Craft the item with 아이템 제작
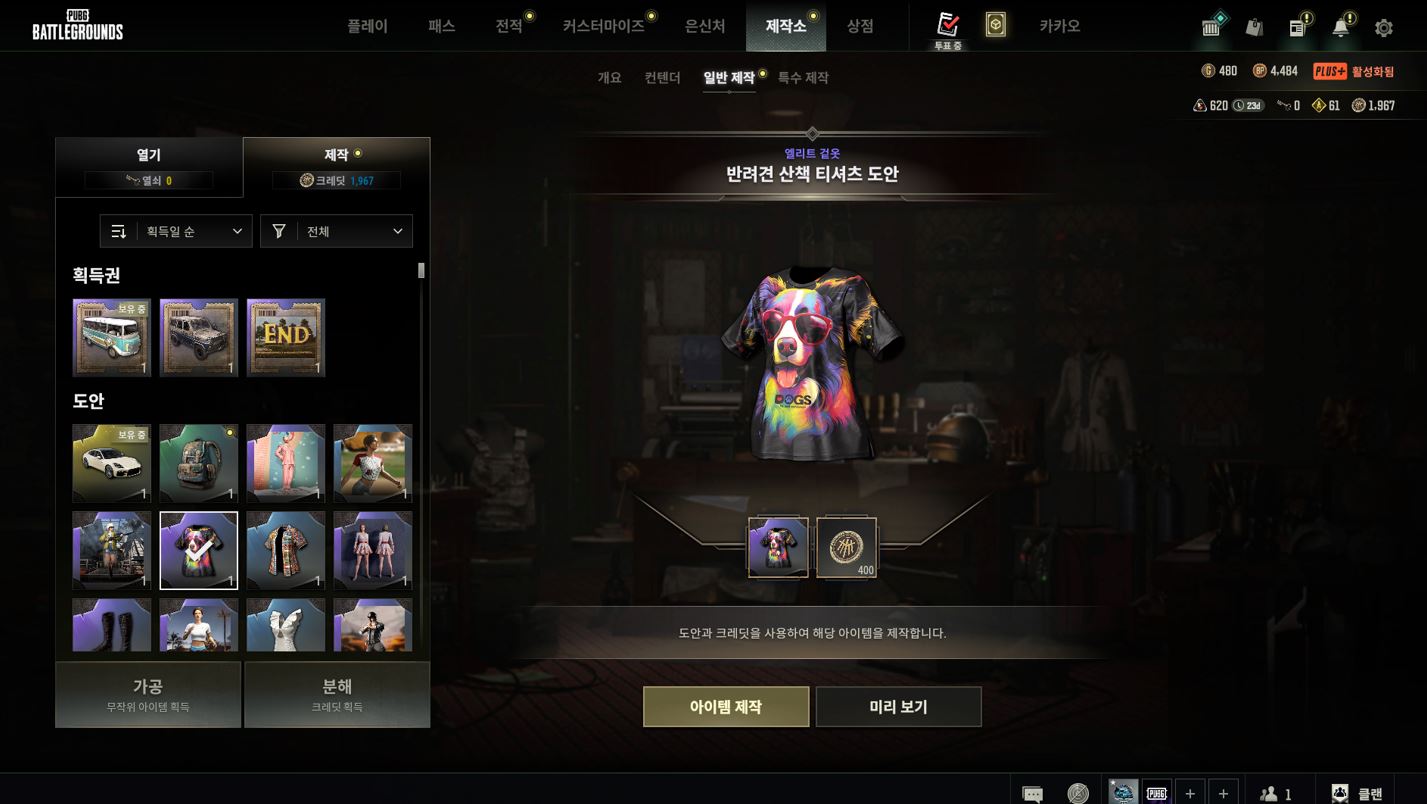 [x=726, y=707]
